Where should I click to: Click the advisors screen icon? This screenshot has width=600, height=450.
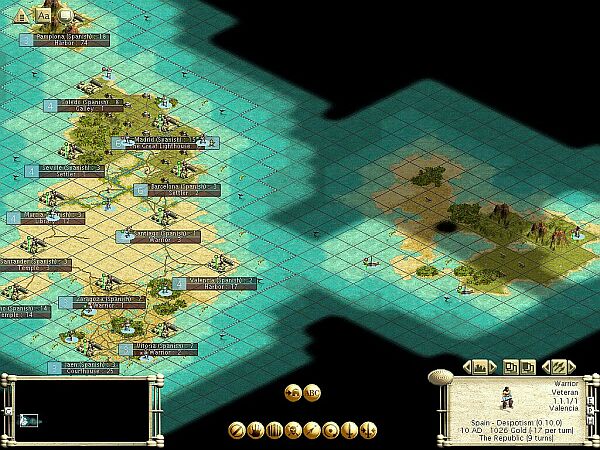click(66, 14)
